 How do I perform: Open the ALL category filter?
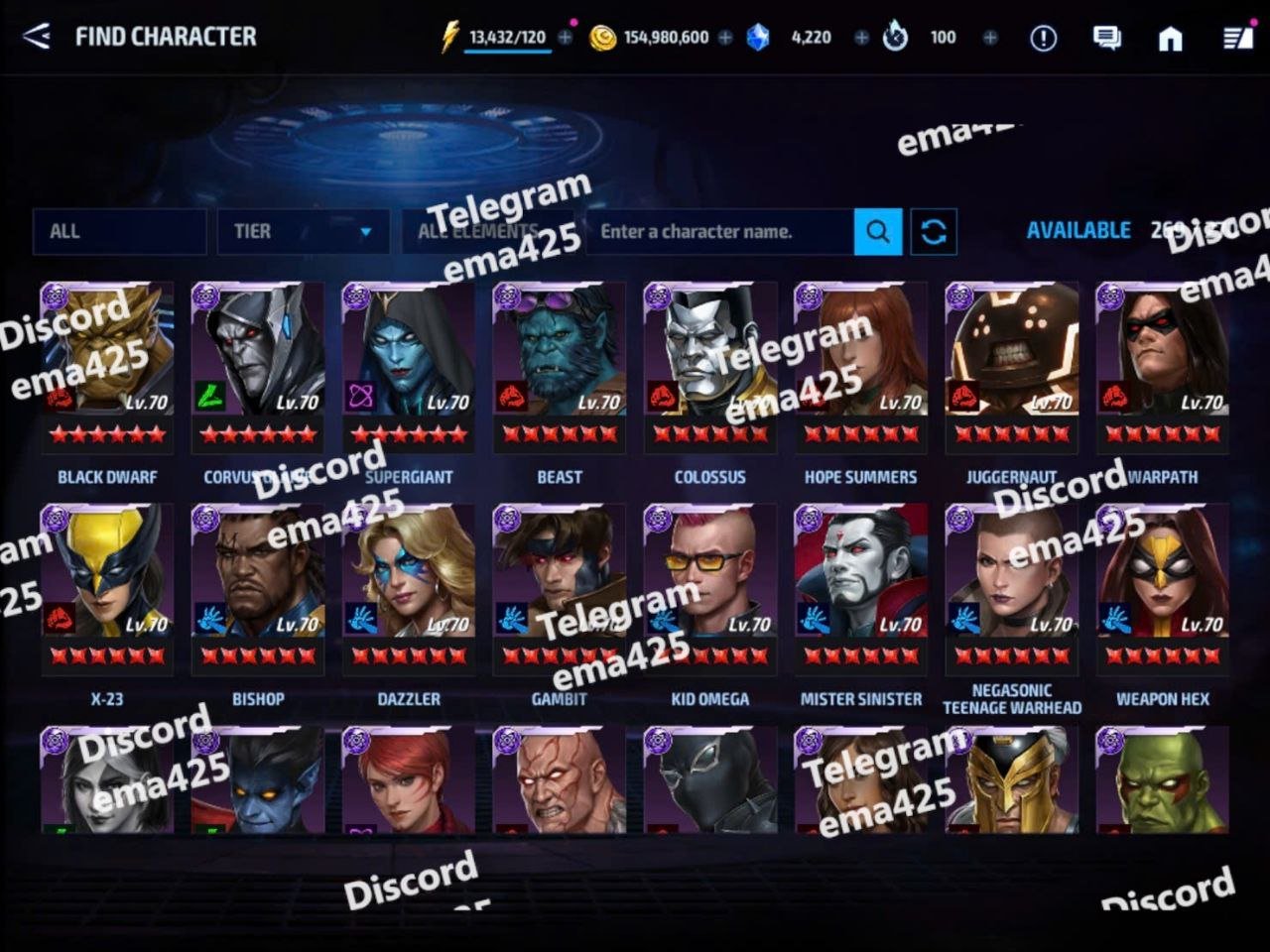pyautogui.click(x=119, y=231)
